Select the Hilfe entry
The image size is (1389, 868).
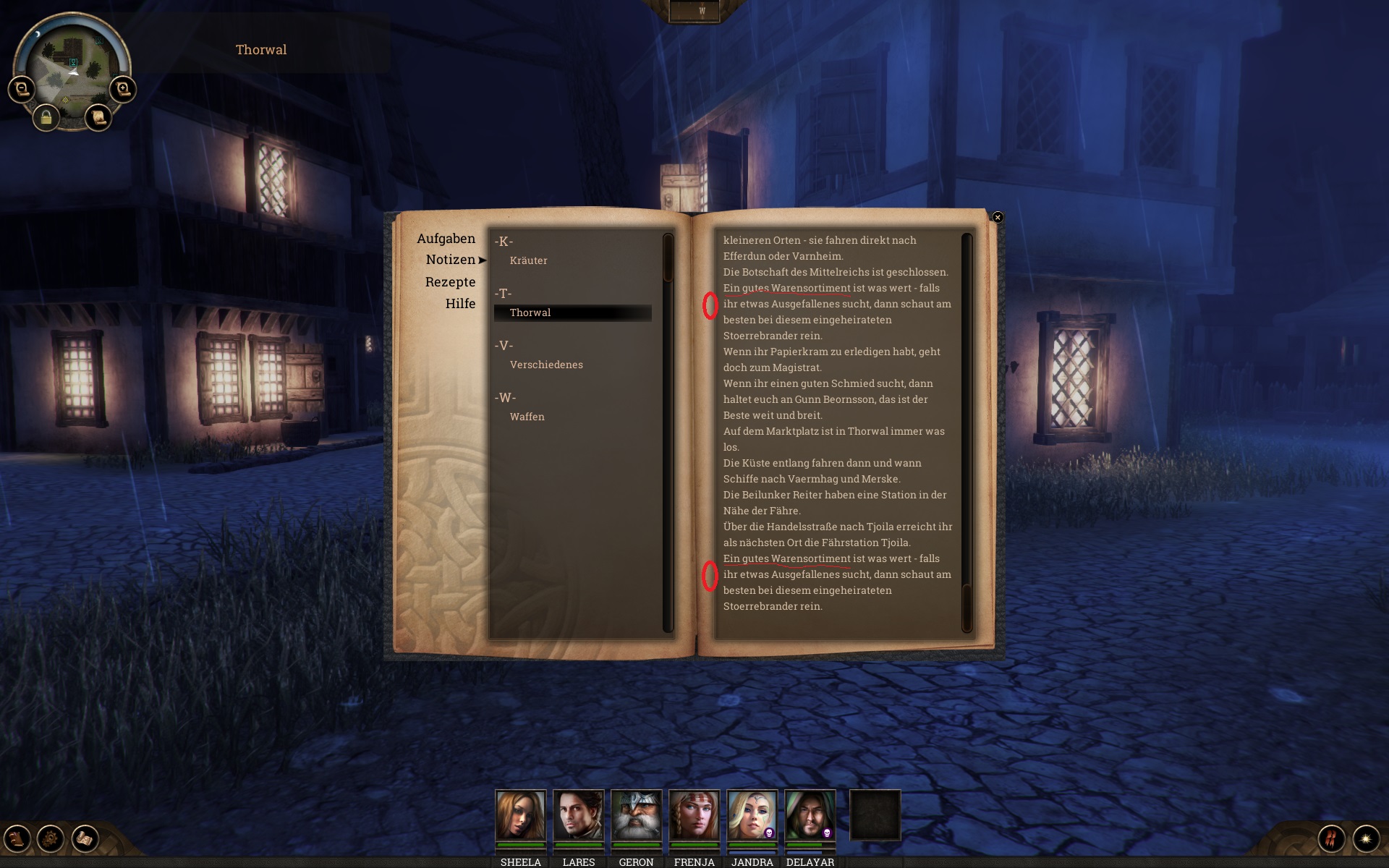461,303
